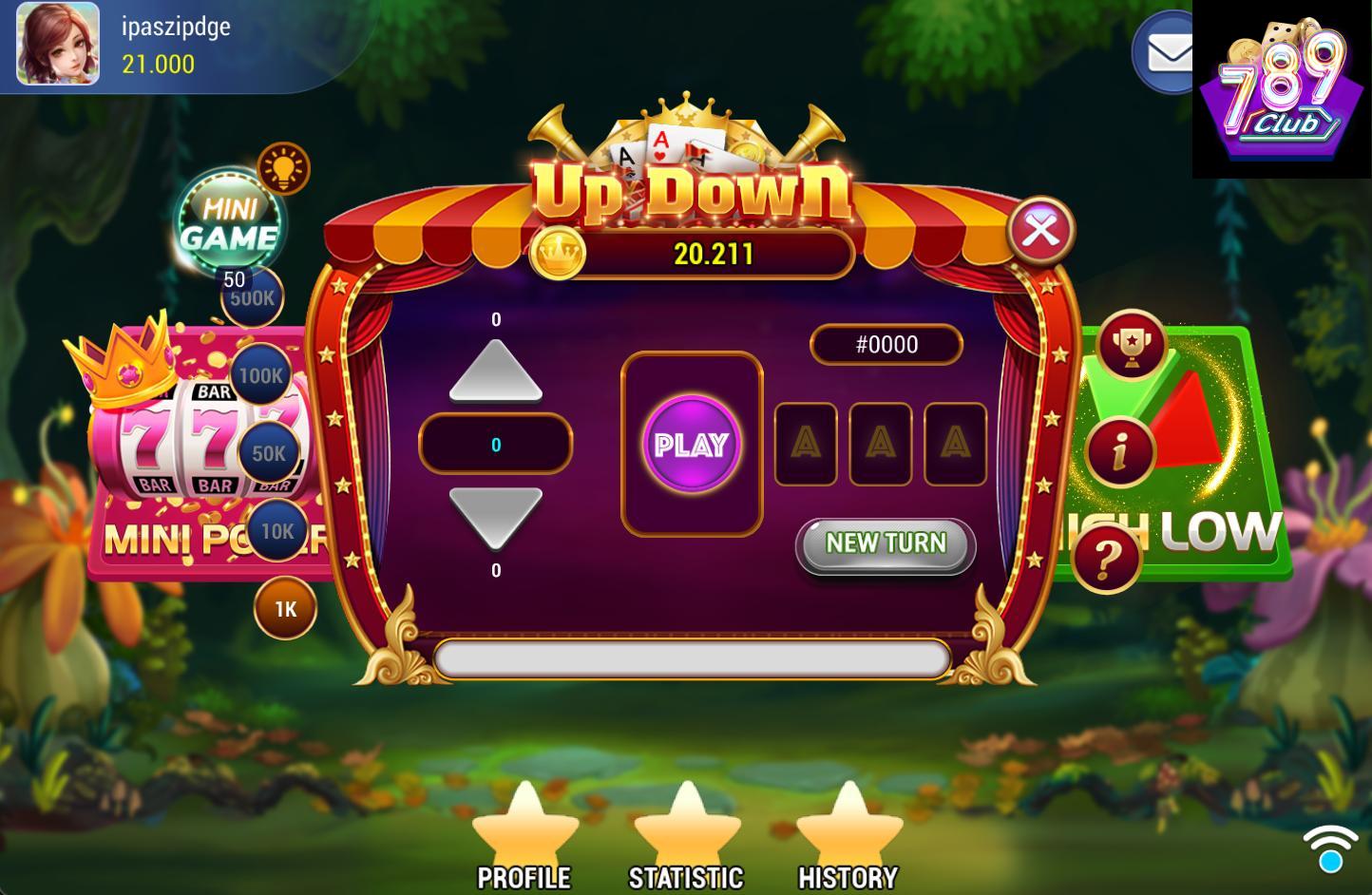Open the mail inbox icon
Image resolution: width=1372 pixels, height=895 pixels.
(x=1165, y=52)
